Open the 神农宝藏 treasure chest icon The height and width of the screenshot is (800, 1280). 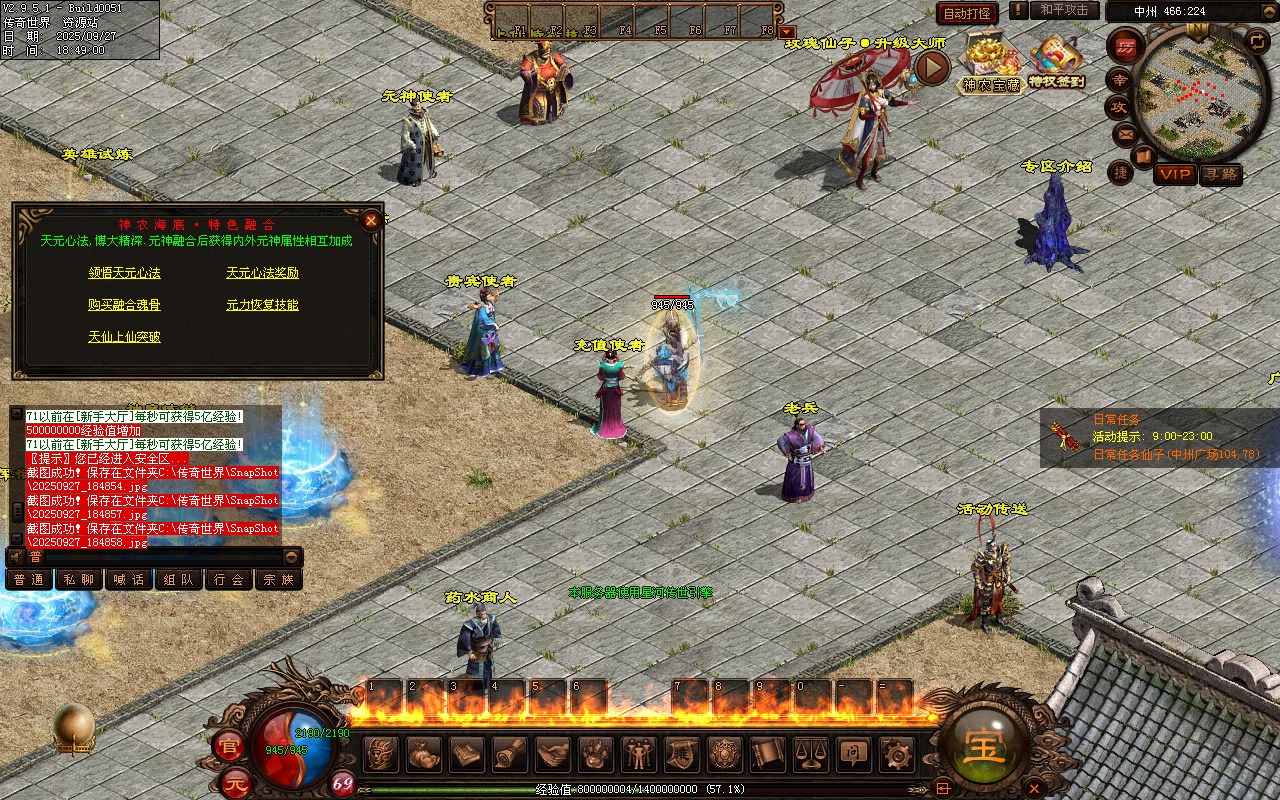coord(990,62)
